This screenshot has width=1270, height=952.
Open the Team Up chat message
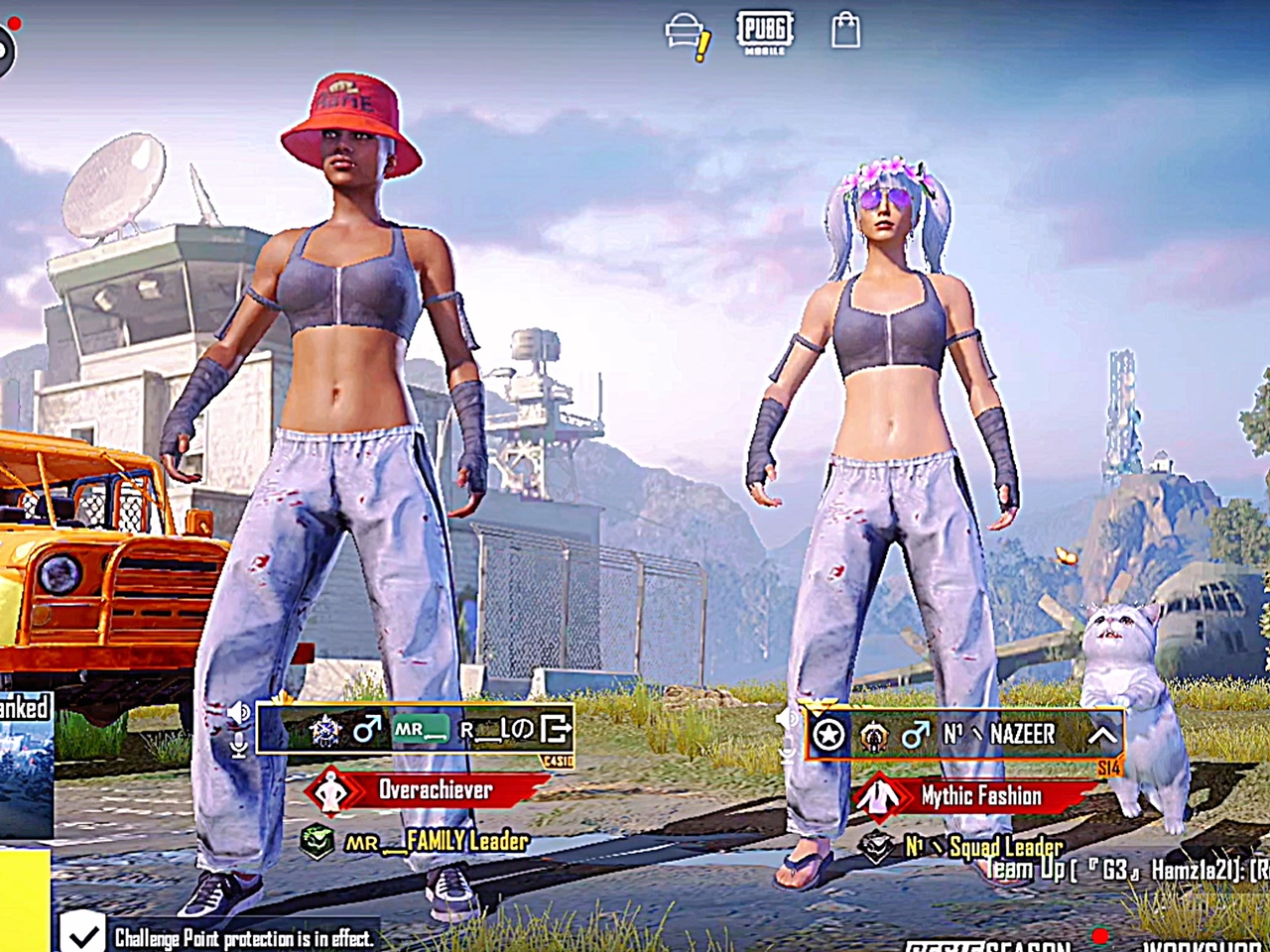pyautogui.click(x=1126, y=871)
